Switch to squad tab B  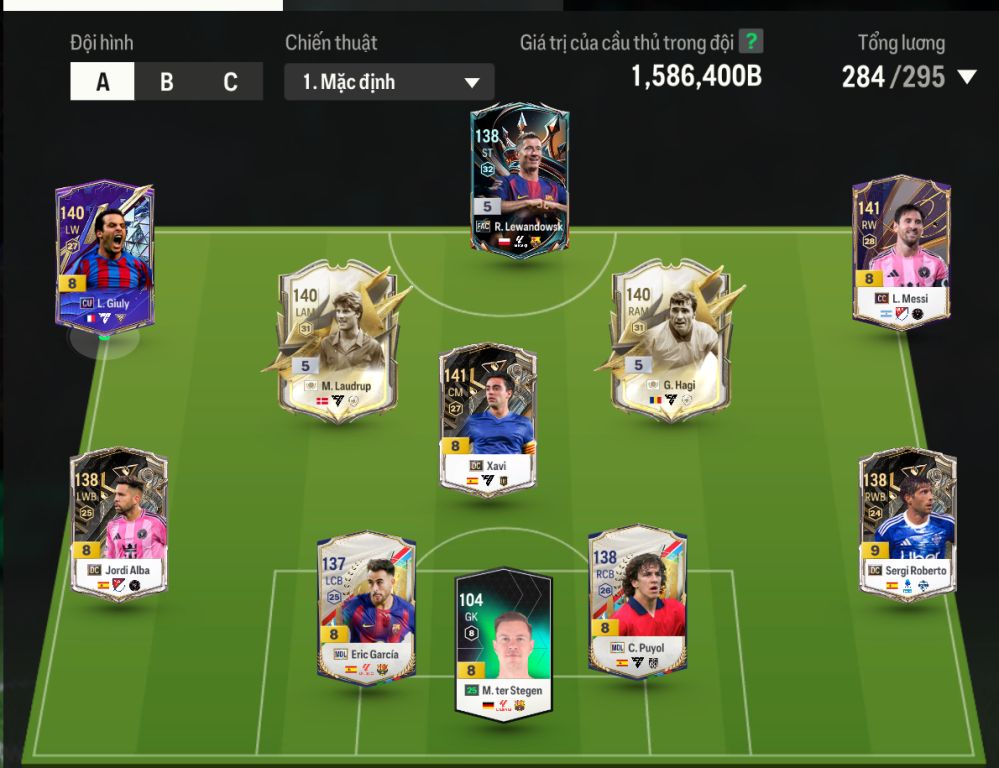[167, 82]
